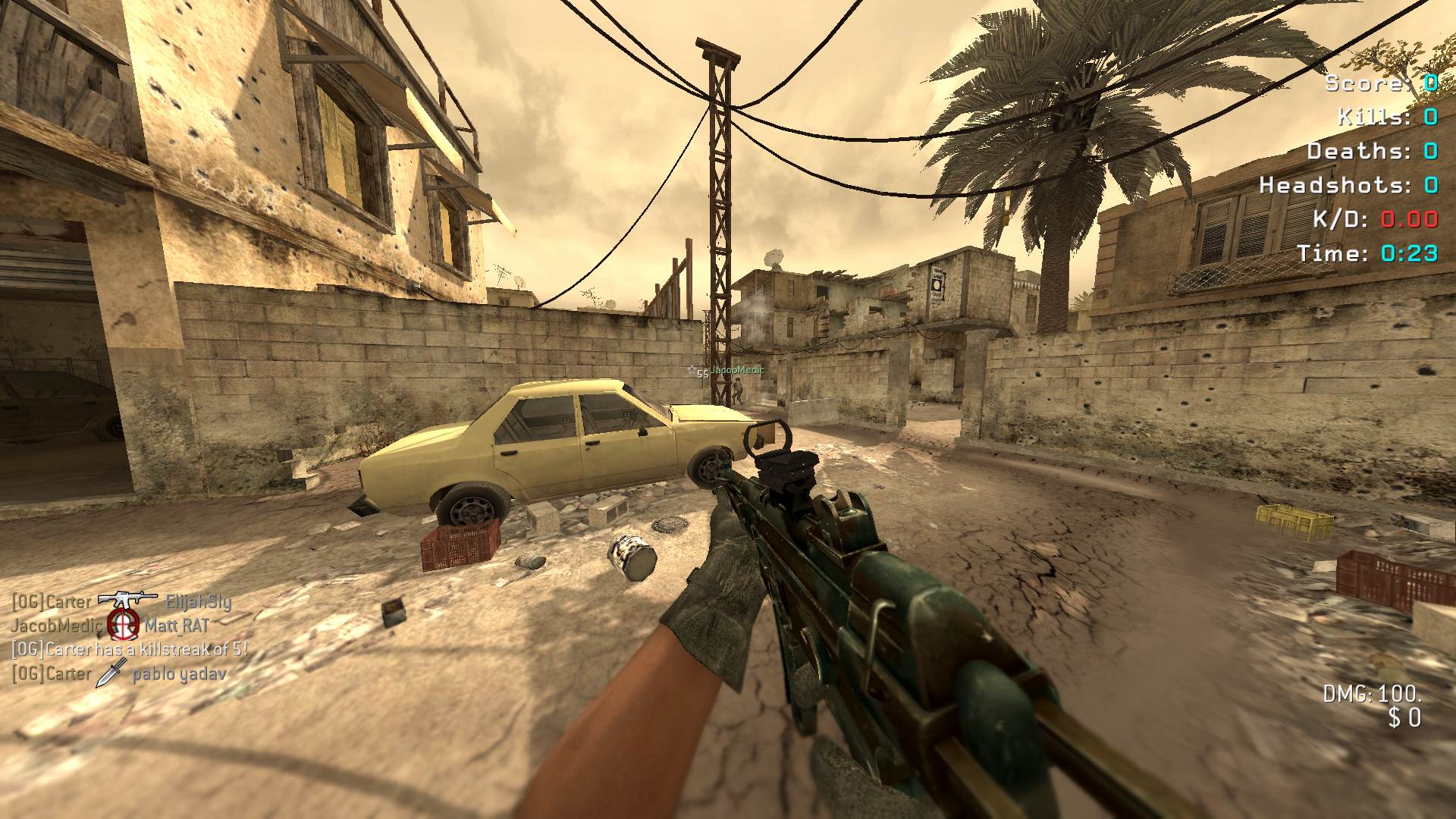Click the knife icon next to pablo yadav
The image size is (1456, 819).
[x=111, y=673]
